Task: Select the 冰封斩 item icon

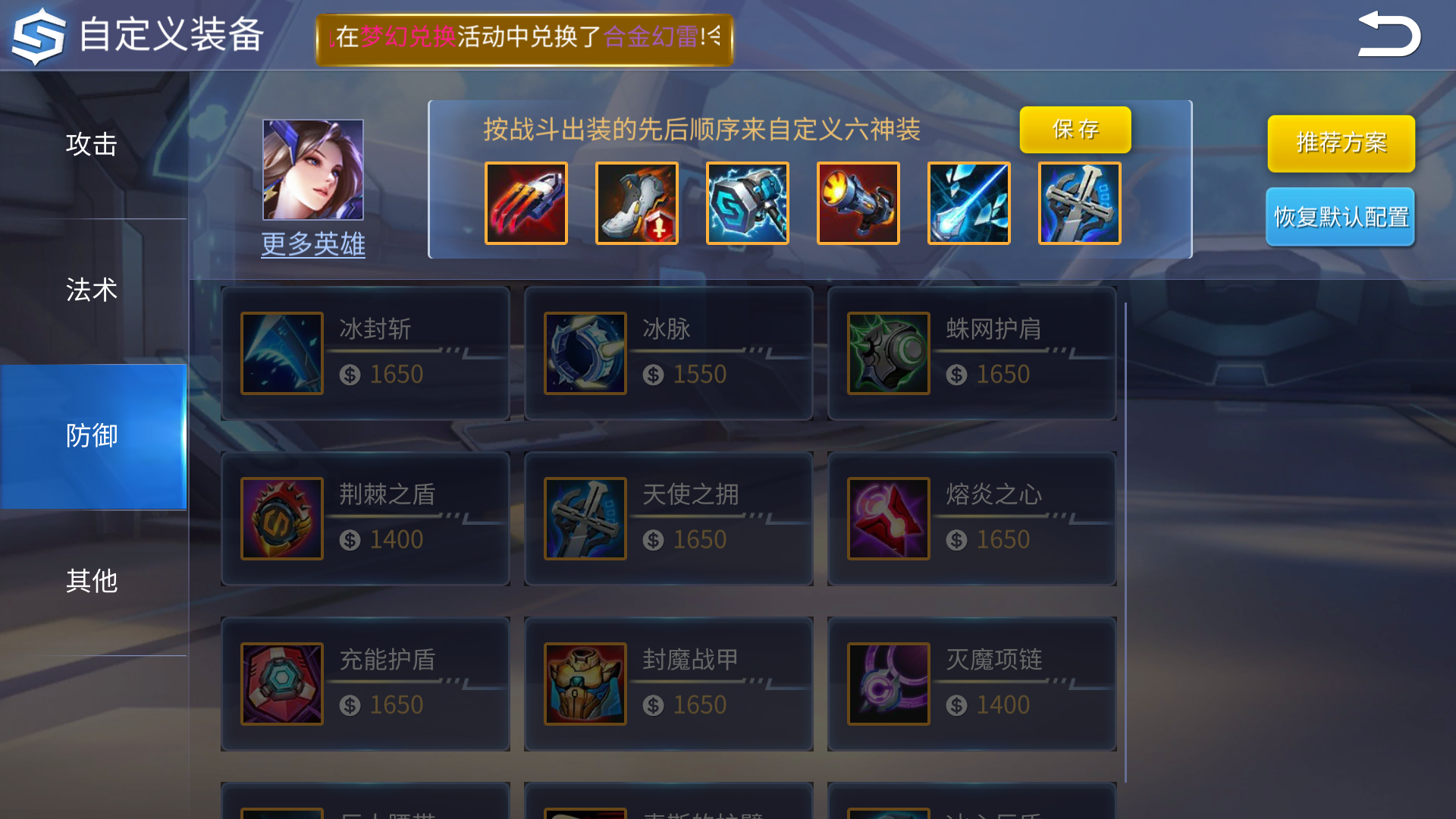Action: click(281, 353)
